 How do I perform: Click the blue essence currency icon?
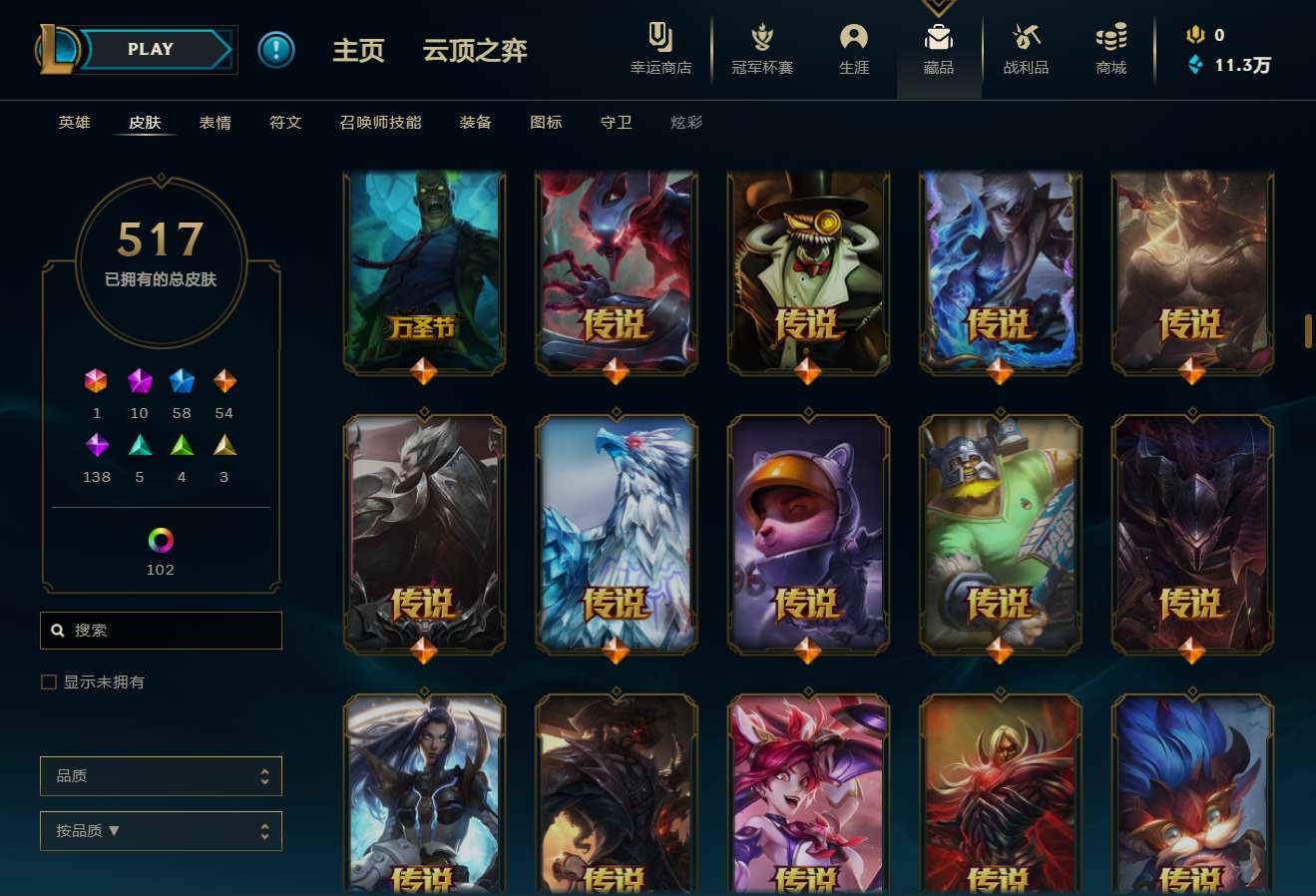[1193, 62]
